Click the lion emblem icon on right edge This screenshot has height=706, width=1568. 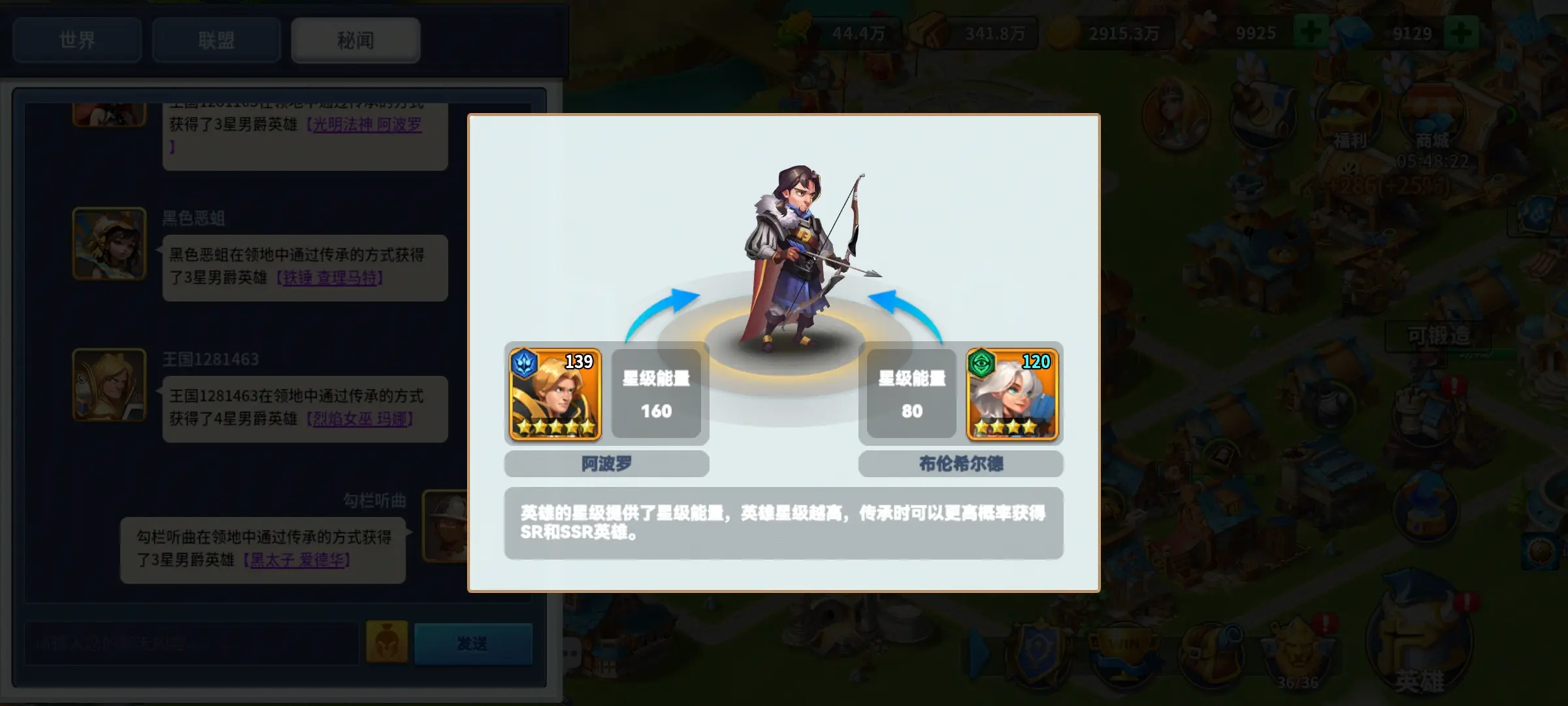tap(1541, 552)
